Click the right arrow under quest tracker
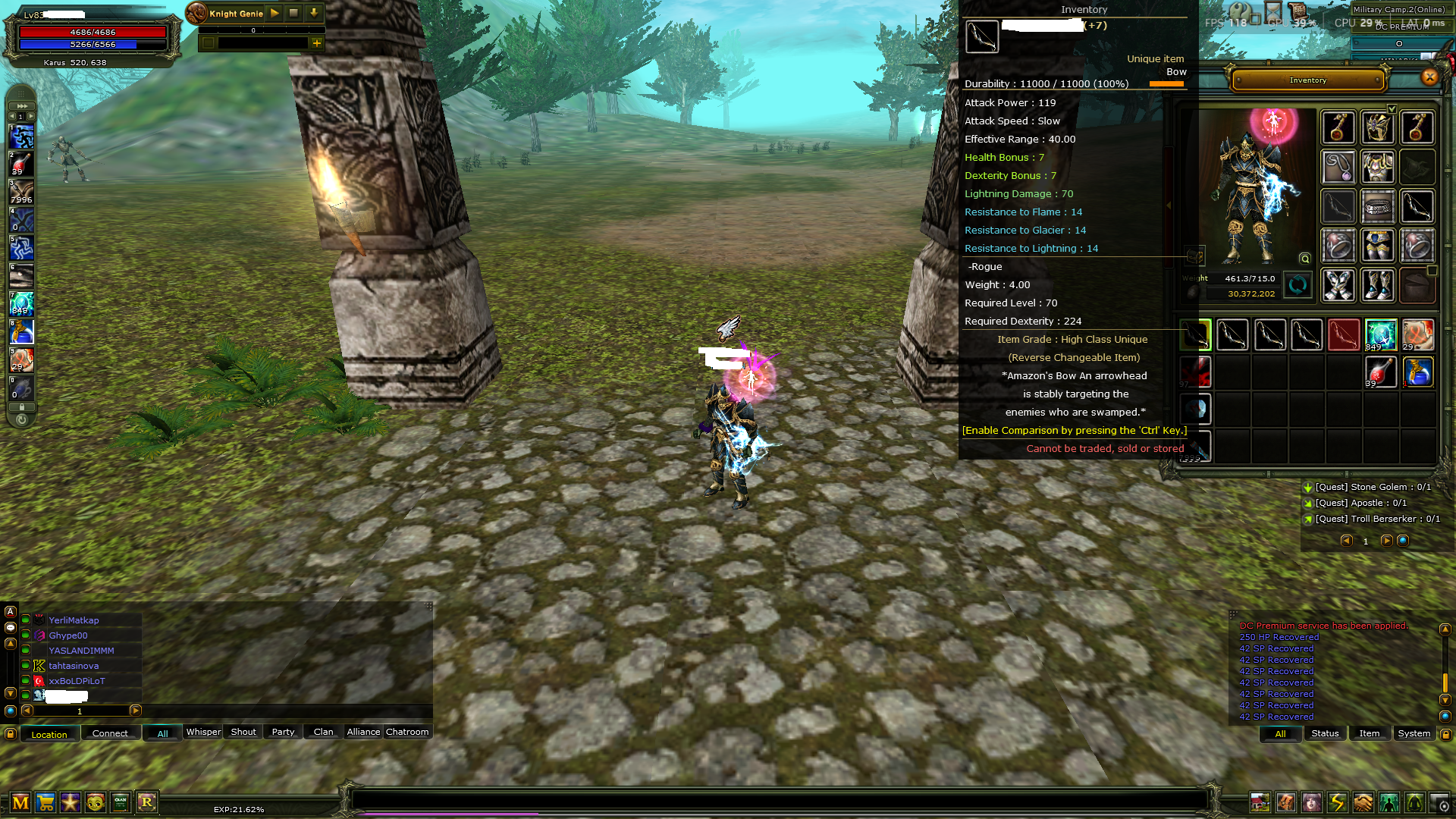Screen dimensions: 1456x819 click(x=1388, y=541)
